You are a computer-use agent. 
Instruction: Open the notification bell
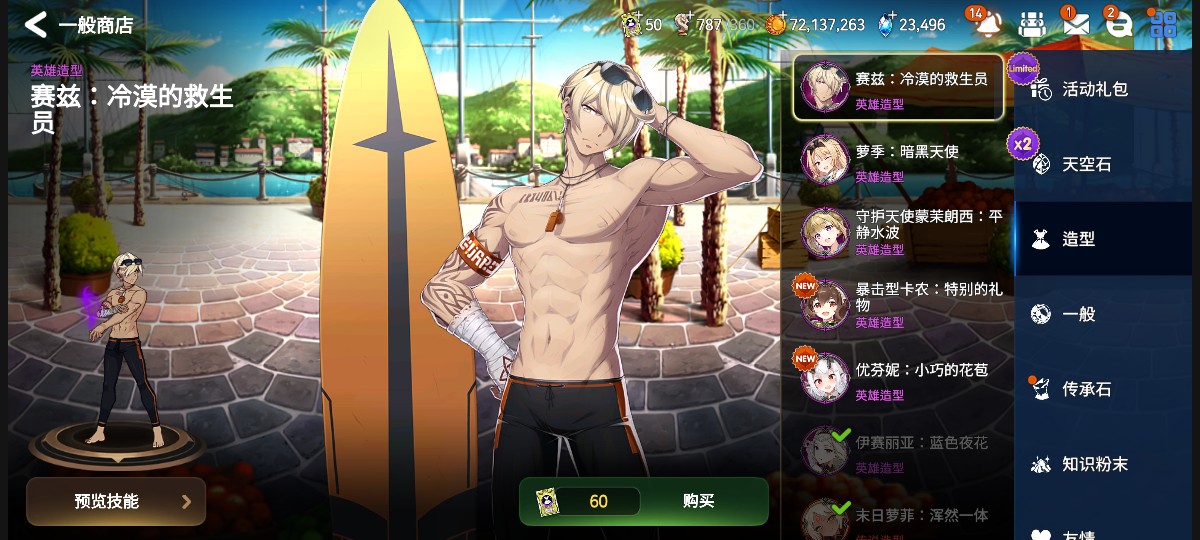pos(988,25)
